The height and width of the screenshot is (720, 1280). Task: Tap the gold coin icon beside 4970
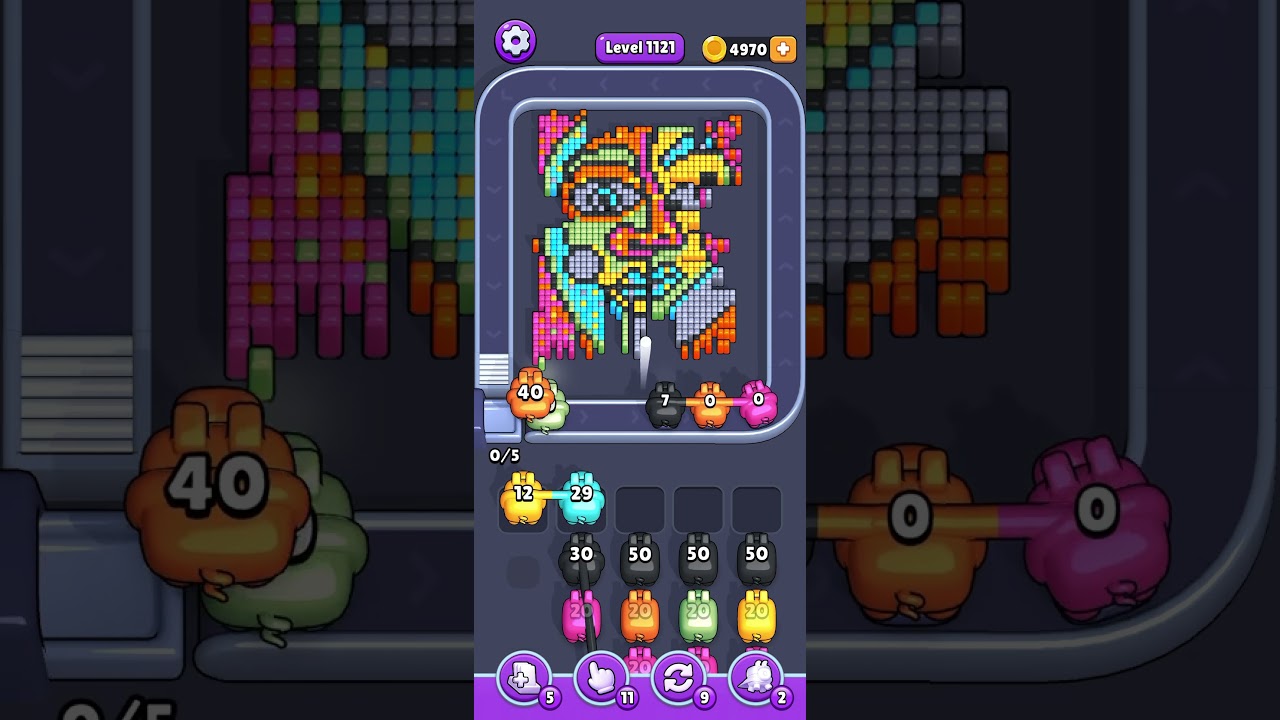click(714, 47)
